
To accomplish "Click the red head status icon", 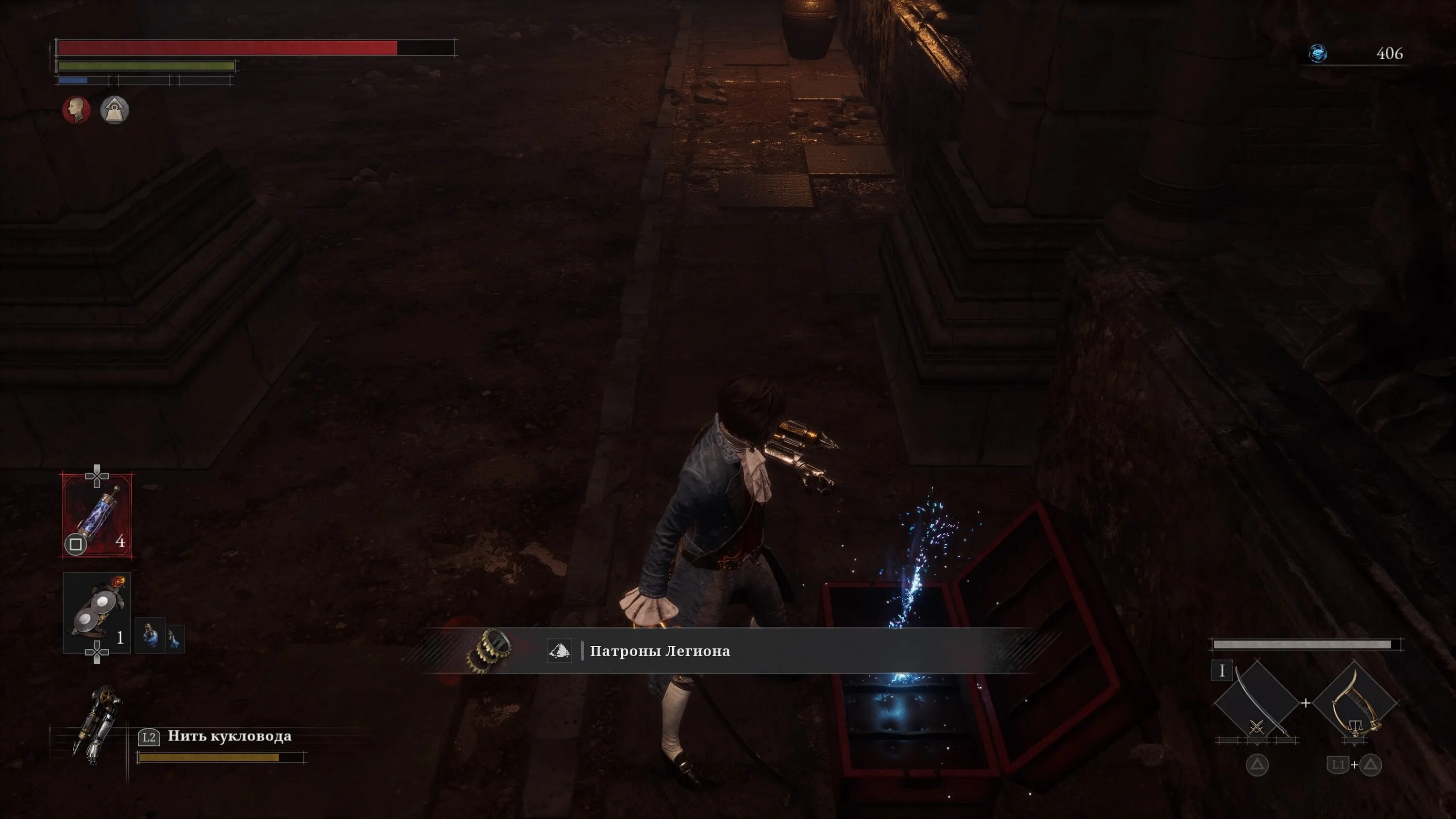I will click(76, 110).
